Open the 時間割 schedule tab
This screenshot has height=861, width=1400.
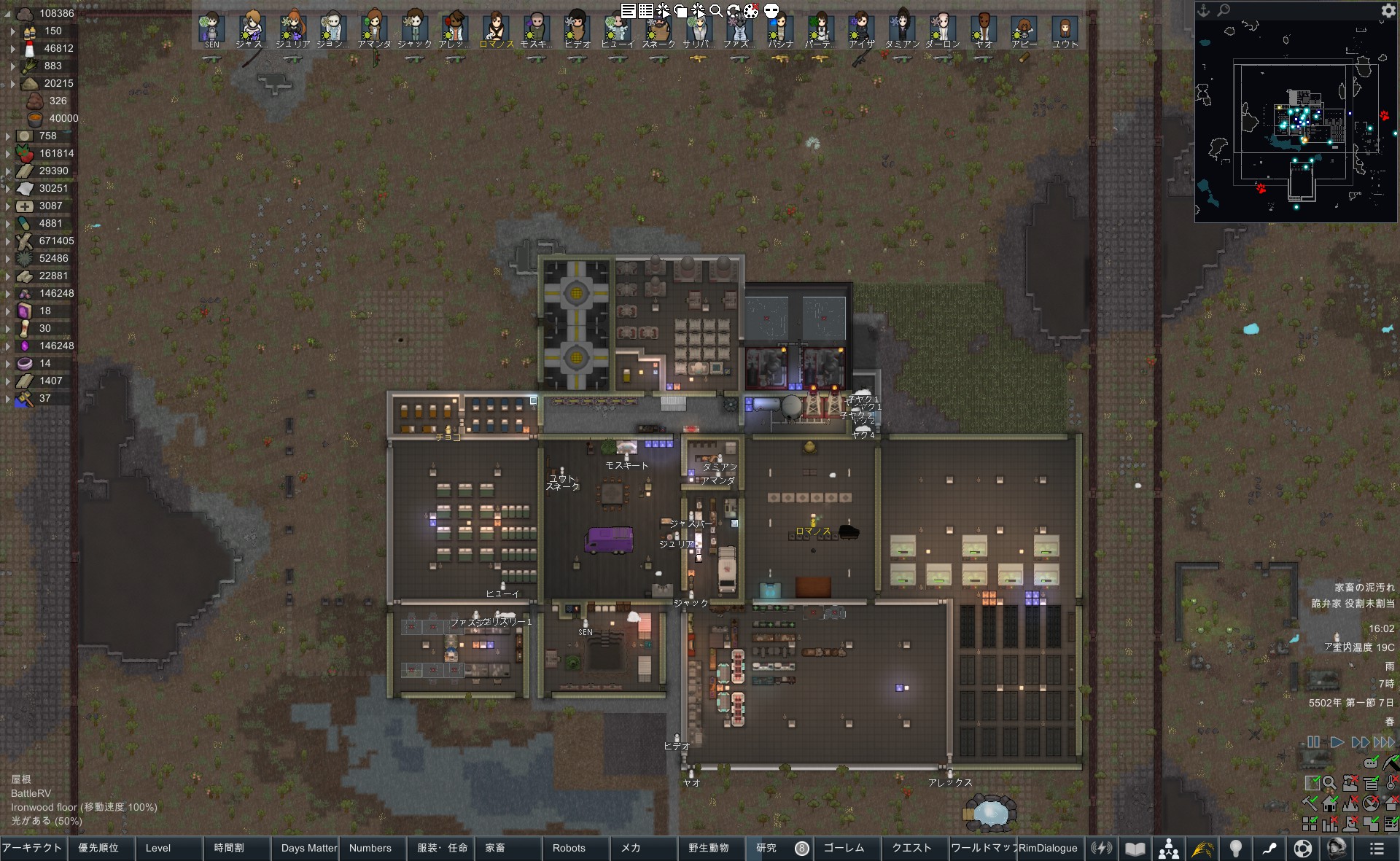tap(229, 848)
